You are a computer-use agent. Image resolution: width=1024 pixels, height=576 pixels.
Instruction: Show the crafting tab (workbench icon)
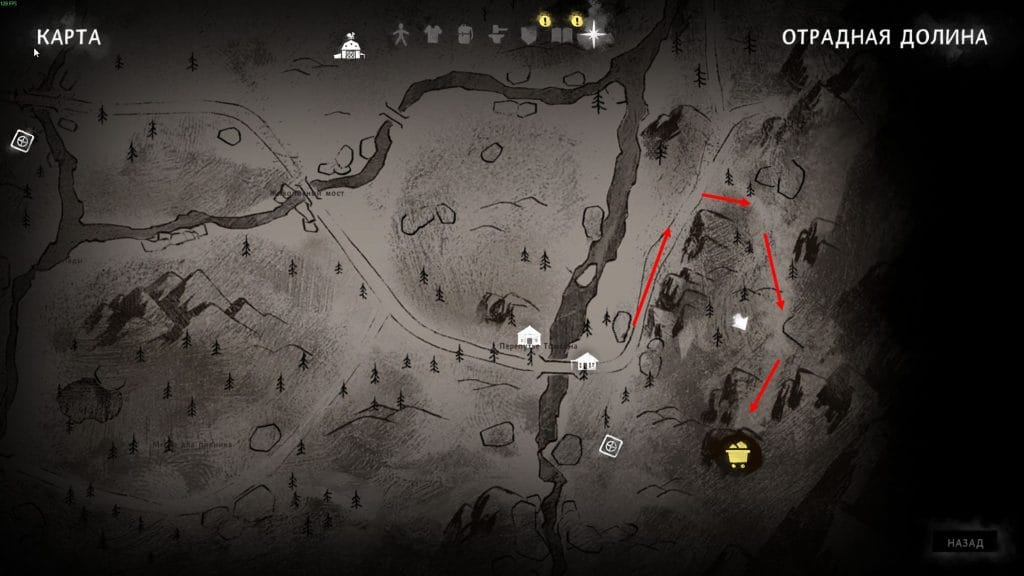494,34
